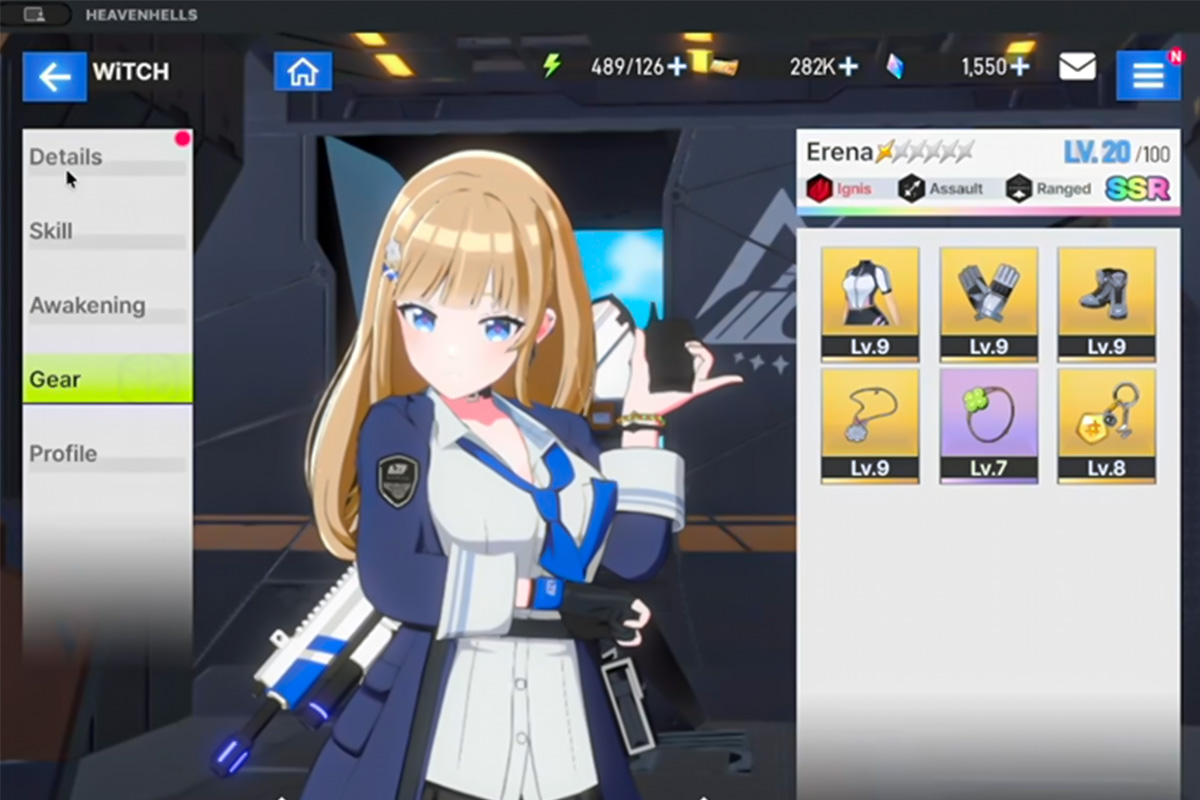The image size is (1200, 800).
Task: Select the Gear tab
Action: pos(107,379)
